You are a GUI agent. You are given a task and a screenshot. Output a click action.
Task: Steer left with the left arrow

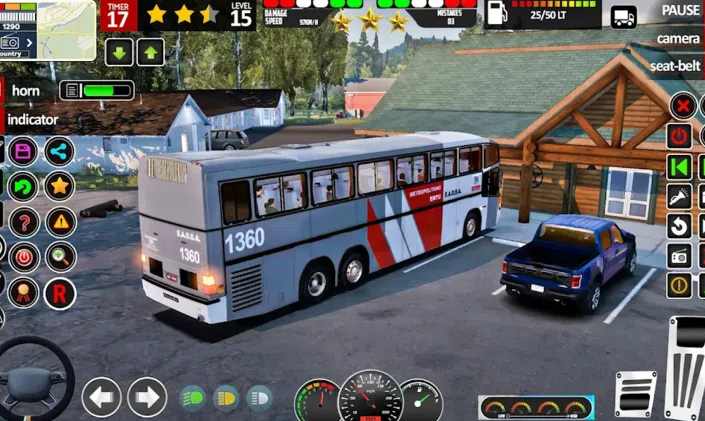tap(101, 397)
